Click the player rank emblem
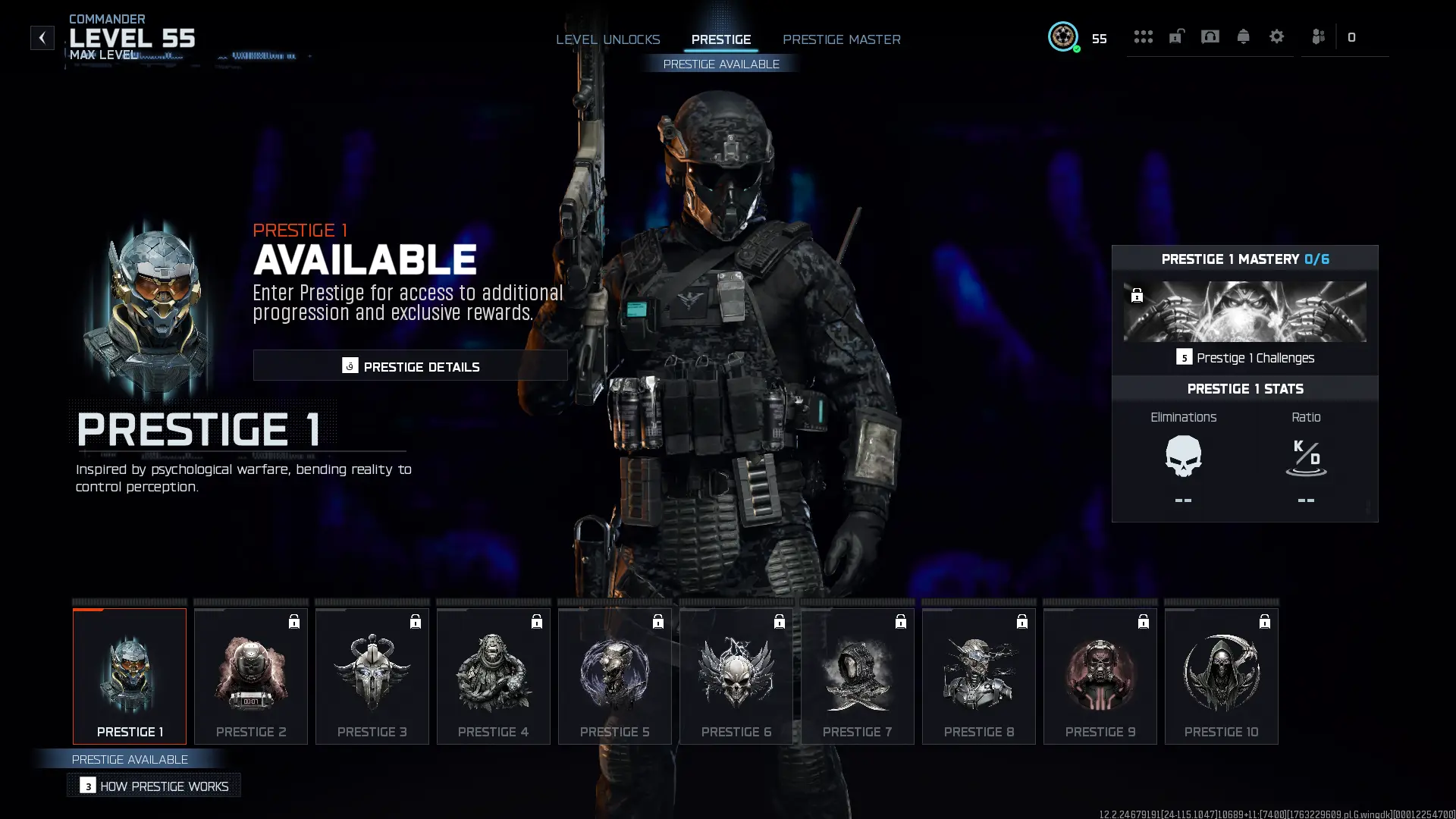Screen dimensions: 1456x819 tap(1063, 36)
